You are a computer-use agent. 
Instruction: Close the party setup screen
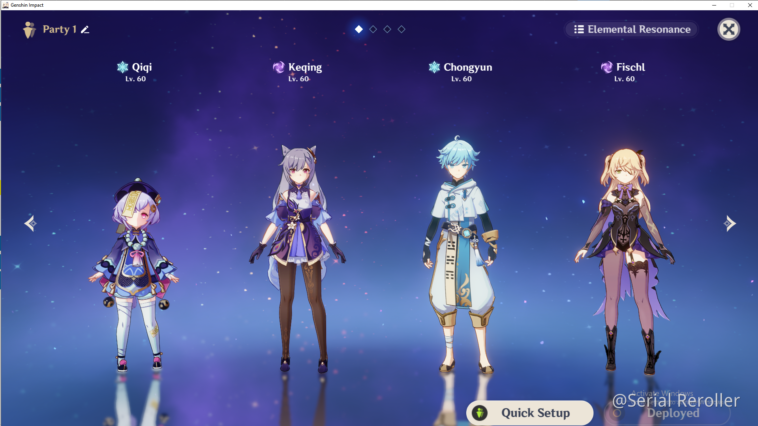pyautogui.click(x=729, y=29)
